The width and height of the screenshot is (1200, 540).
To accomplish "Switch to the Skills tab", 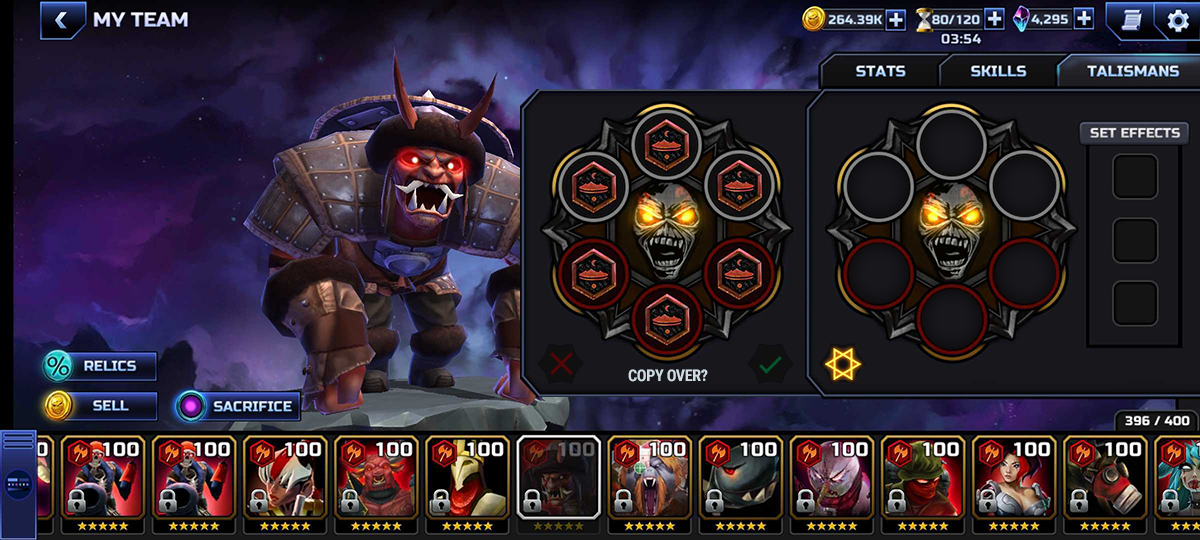I will 998,71.
